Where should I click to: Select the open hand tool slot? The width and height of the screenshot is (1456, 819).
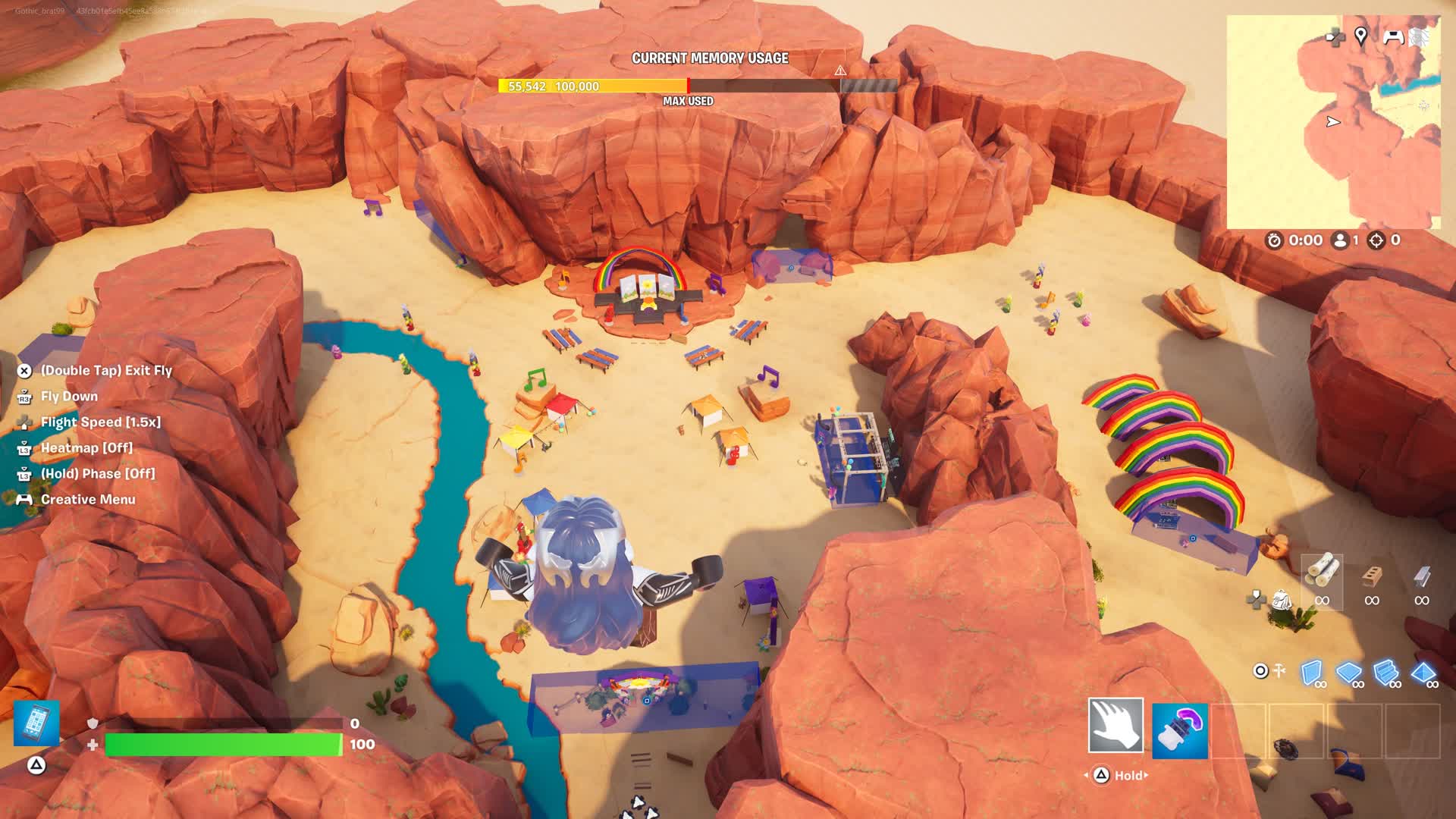(1116, 726)
